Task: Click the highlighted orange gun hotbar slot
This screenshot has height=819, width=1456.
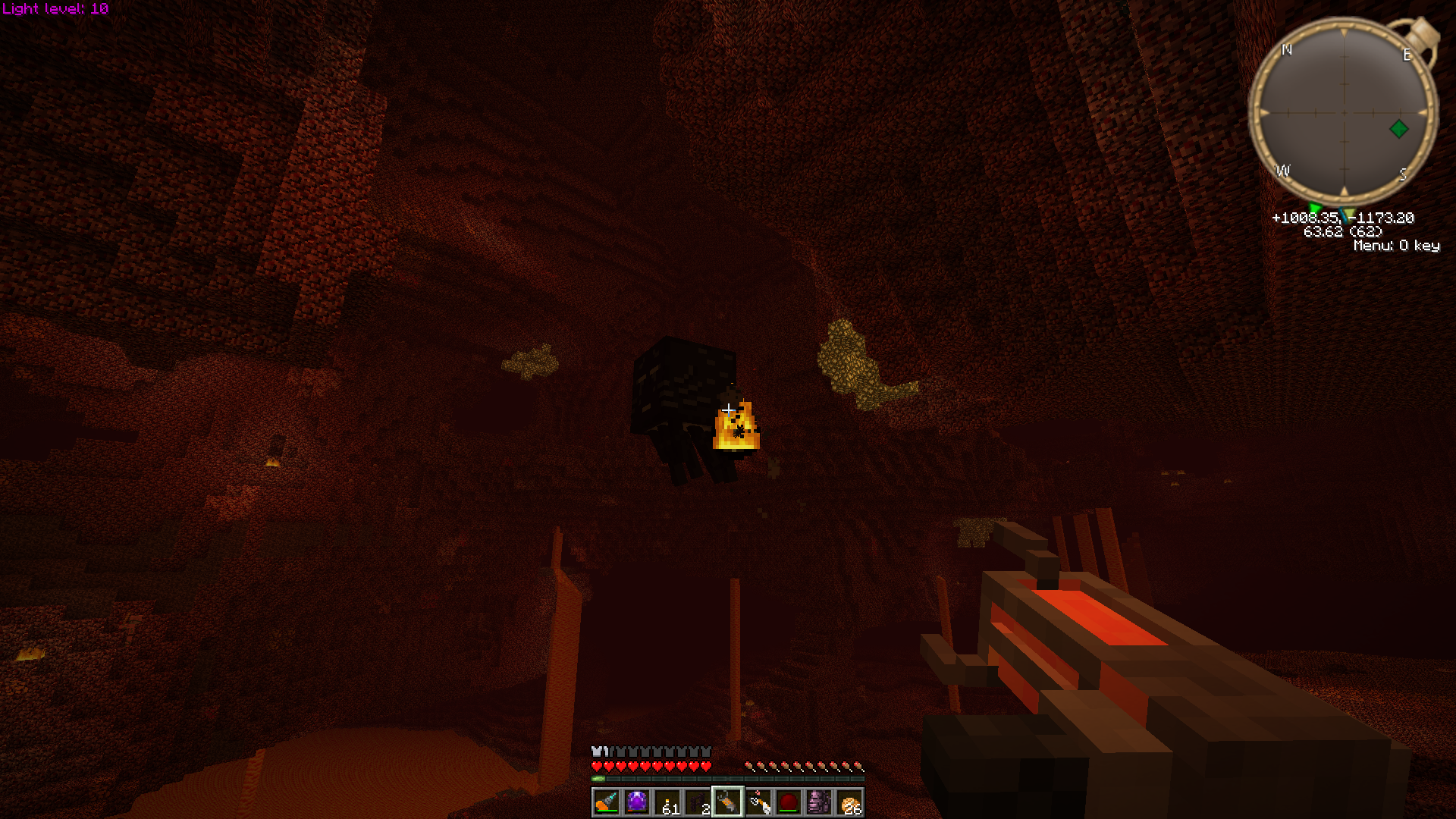Action: pos(728,802)
